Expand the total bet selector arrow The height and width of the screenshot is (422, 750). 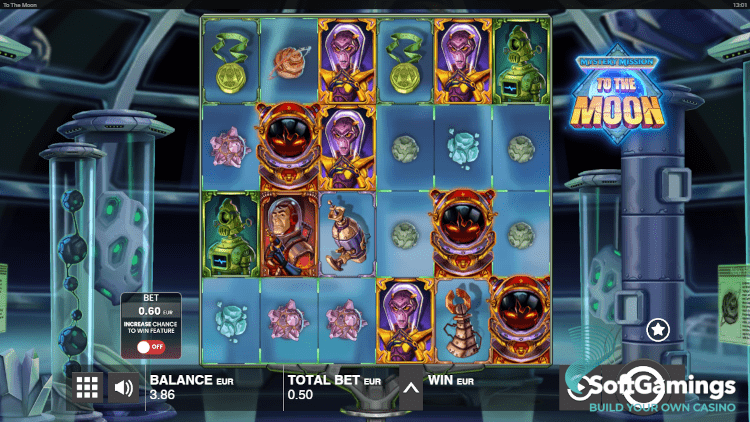[x=411, y=386]
